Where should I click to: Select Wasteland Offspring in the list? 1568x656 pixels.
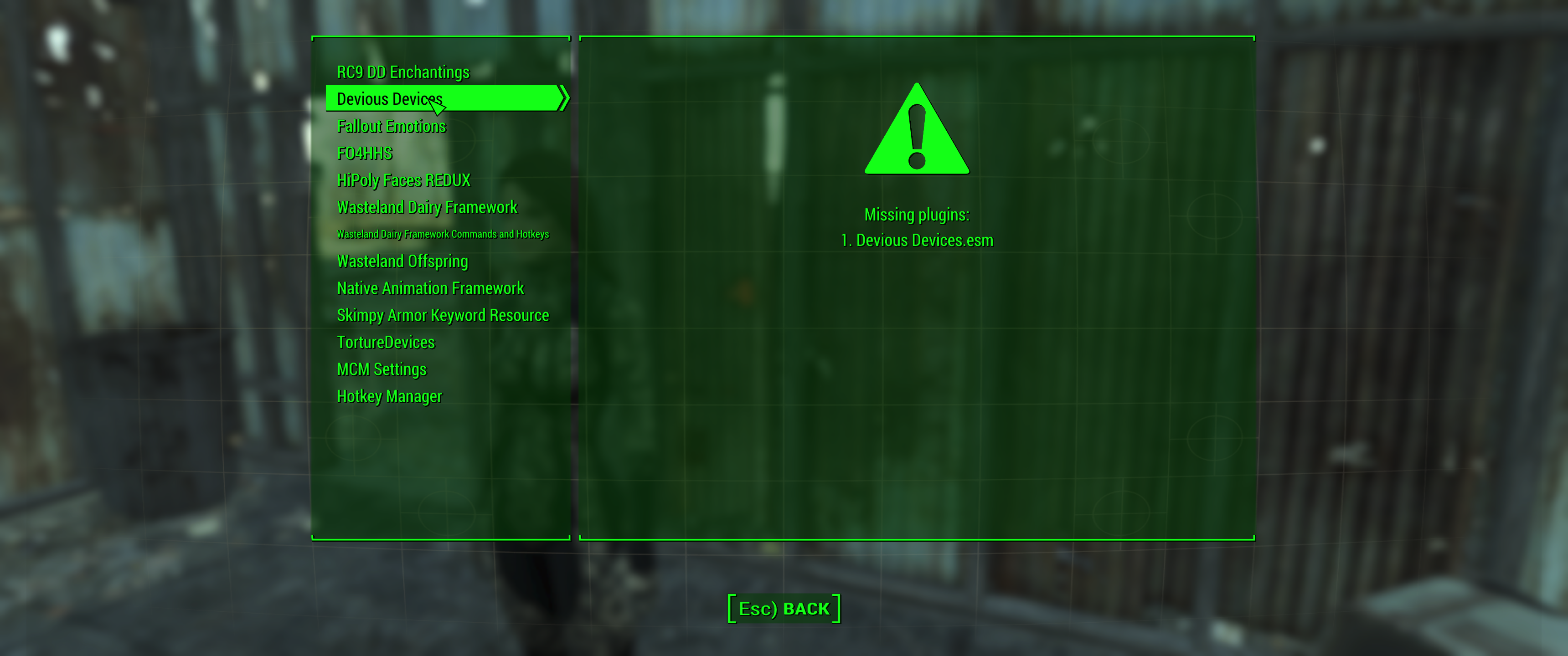pyautogui.click(x=402, y=261)
